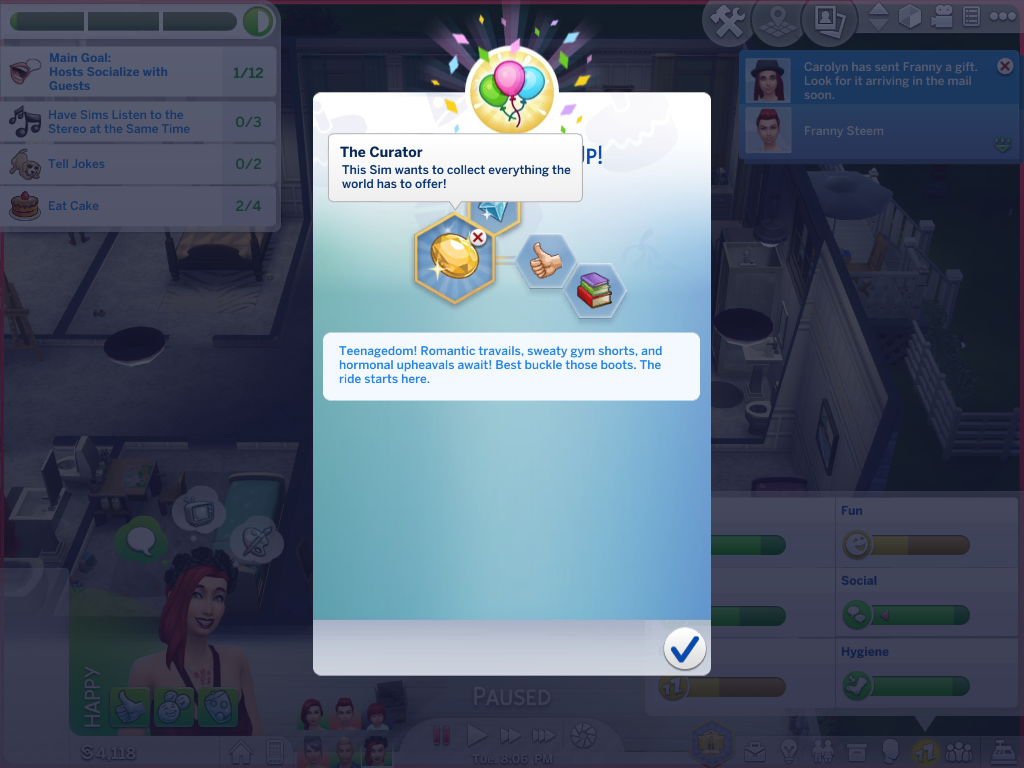Click the Happy thumbs-up moodlet
The height and width of the screenshot is (768, 1024).
click(x=130, y=706)
